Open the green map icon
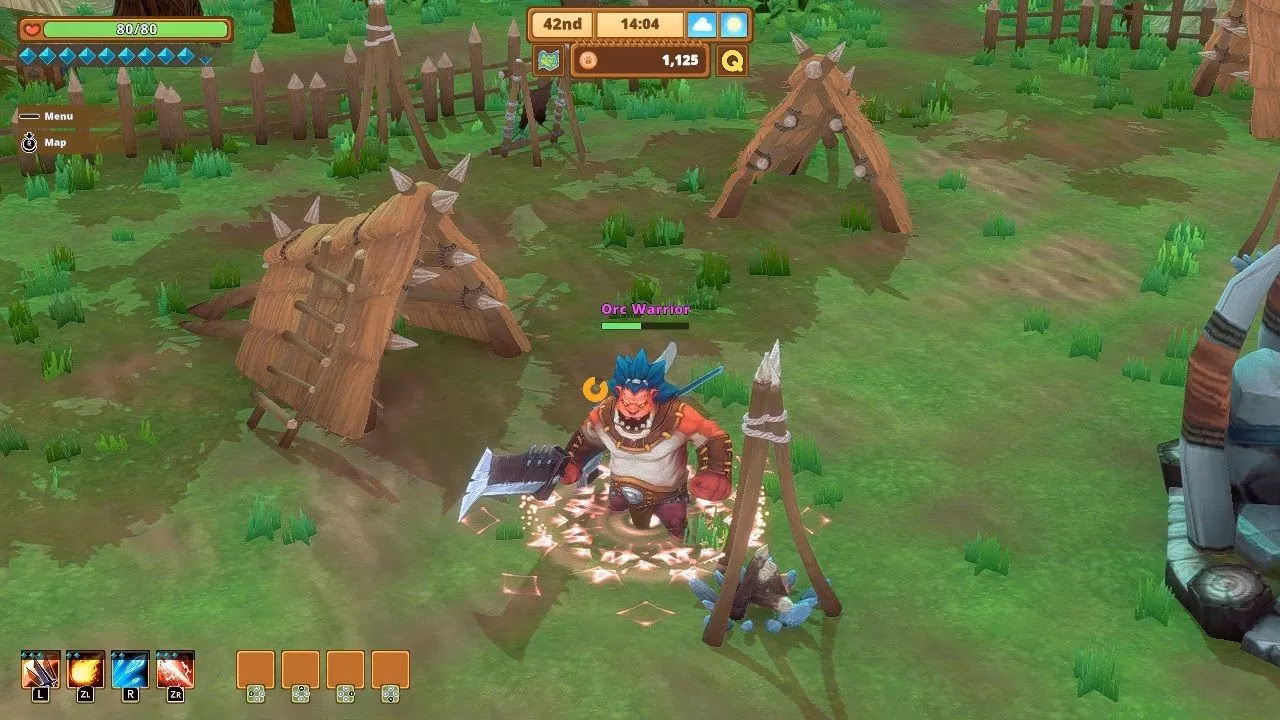This screenshot has height=720, width=1280. coord(548,60)
